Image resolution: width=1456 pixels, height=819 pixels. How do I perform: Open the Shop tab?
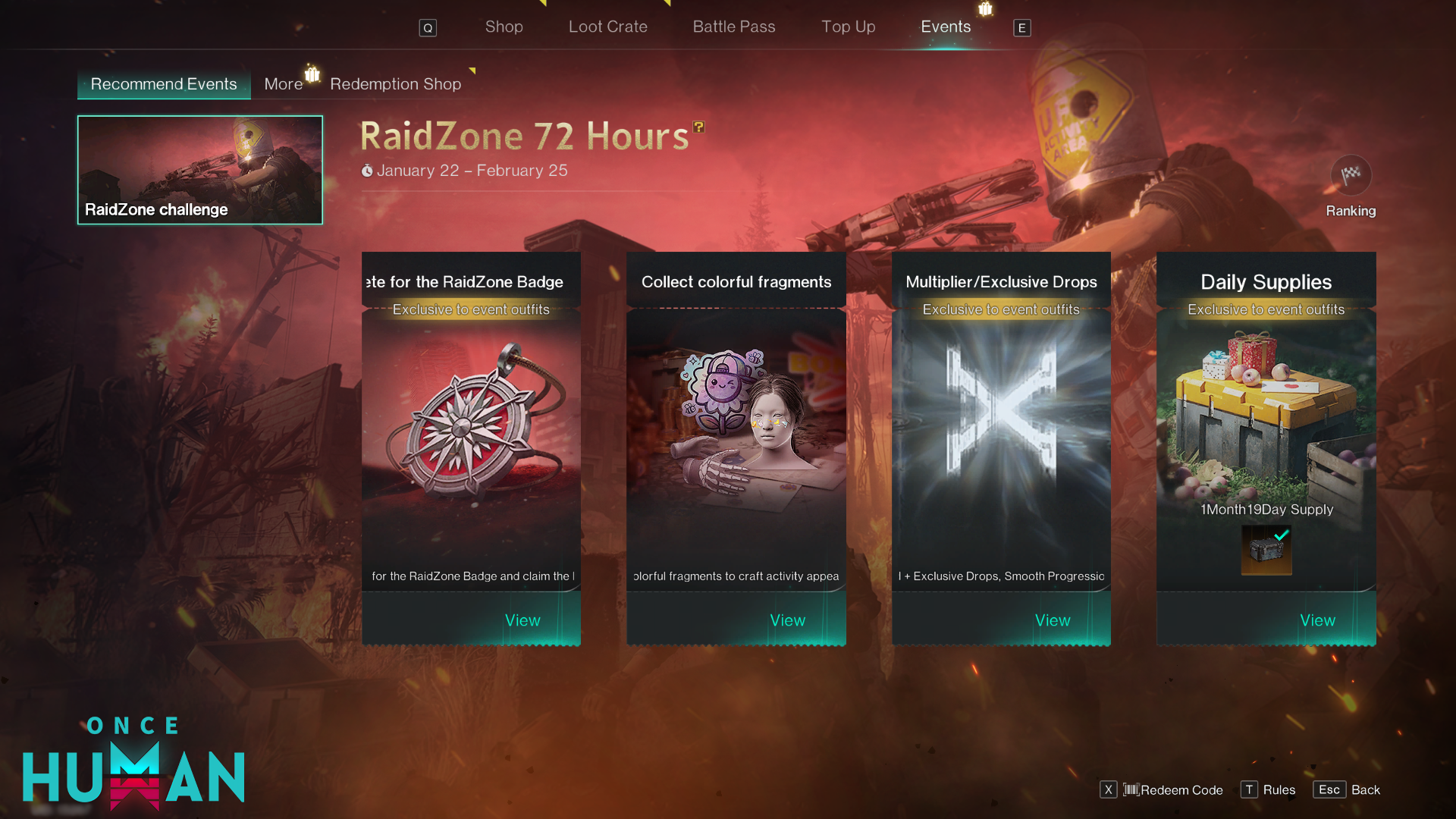tap(504, 27)
